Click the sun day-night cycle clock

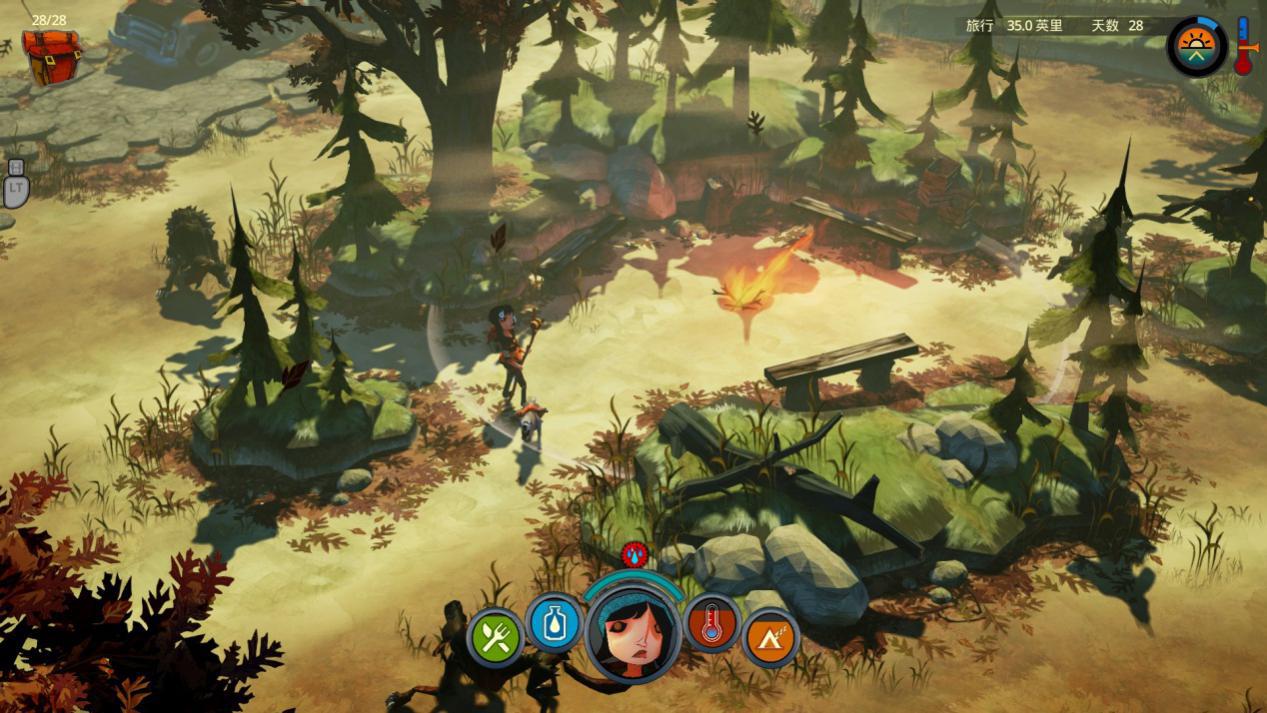click(1198, 47)
